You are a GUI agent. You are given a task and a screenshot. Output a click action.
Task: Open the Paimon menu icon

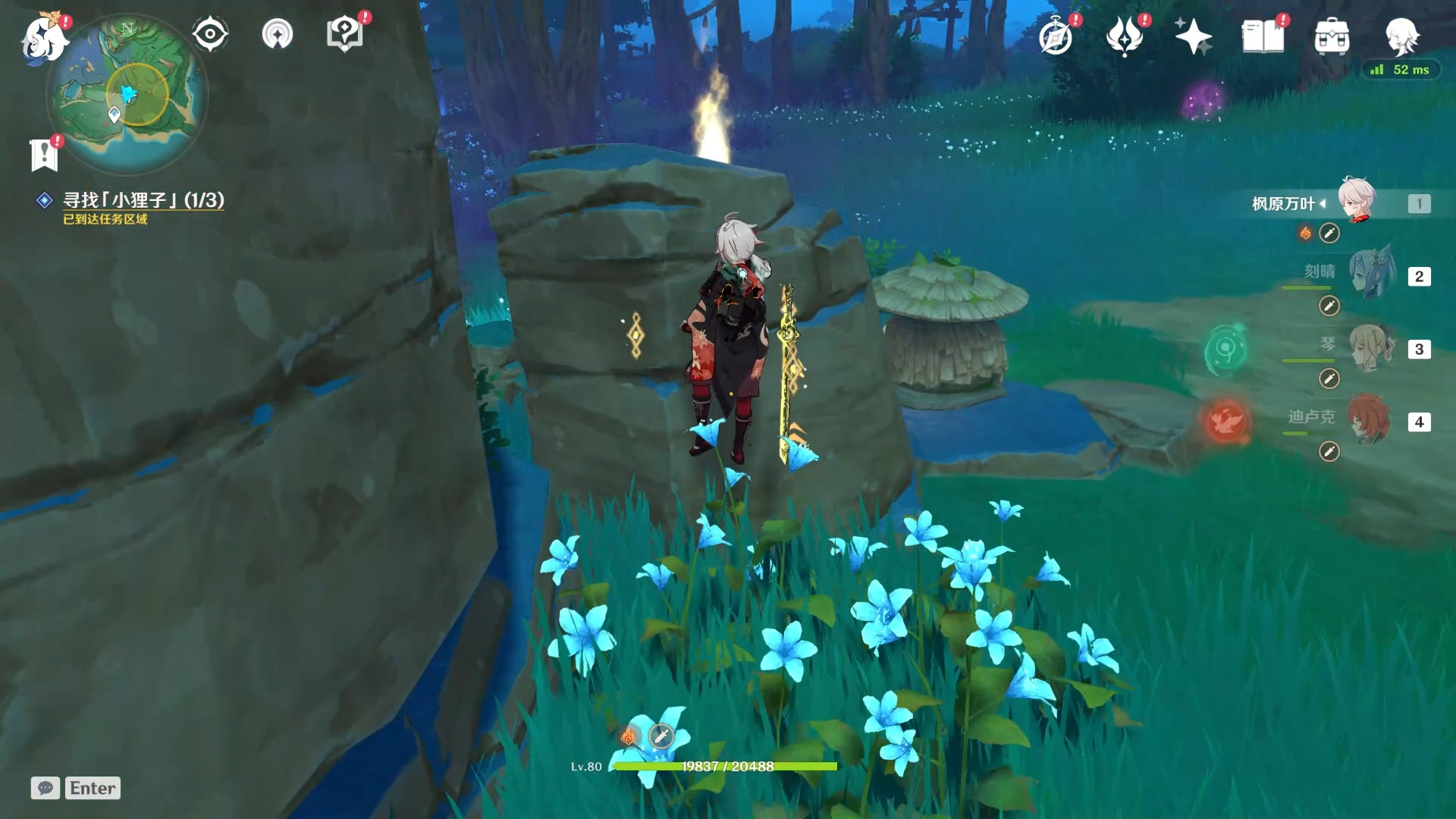coord(44,38)
